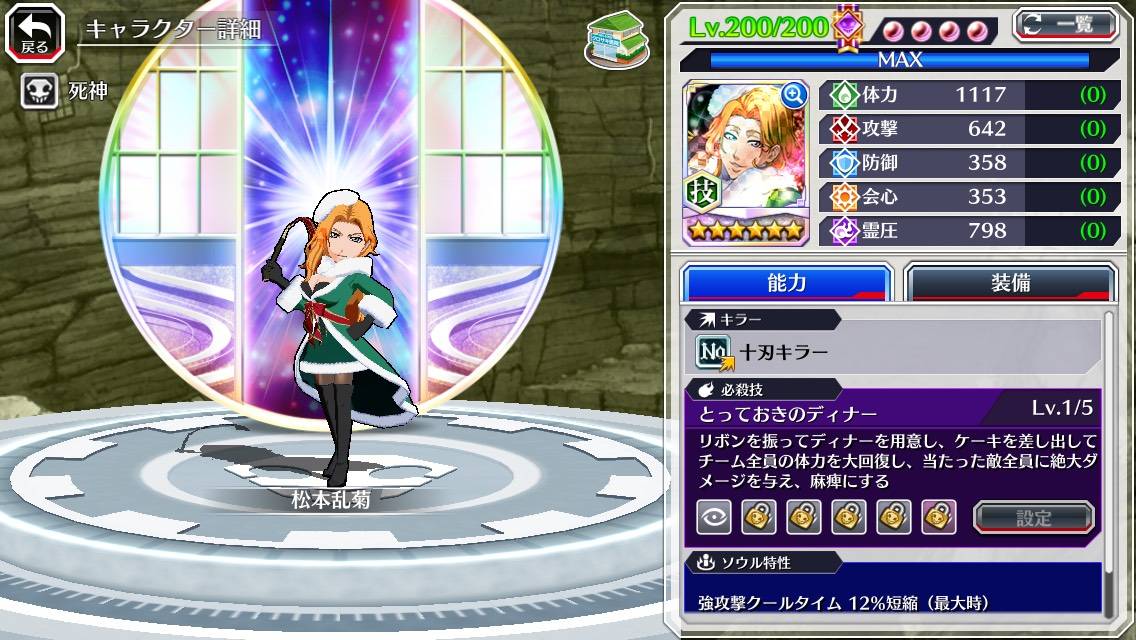
Task: Switch to the 装備 tab
Action: (x=1010, y=283)
